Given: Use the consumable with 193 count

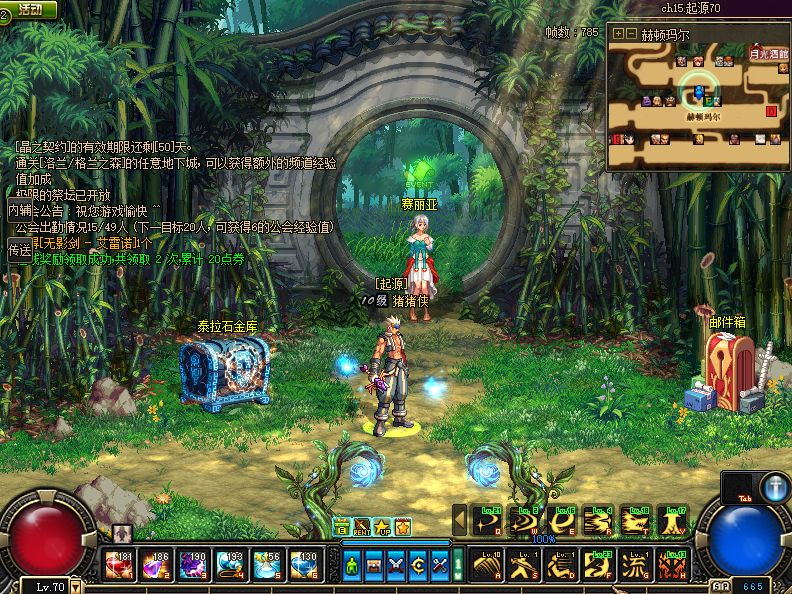Looking at the screenshot, I should [x=231, y=566].
